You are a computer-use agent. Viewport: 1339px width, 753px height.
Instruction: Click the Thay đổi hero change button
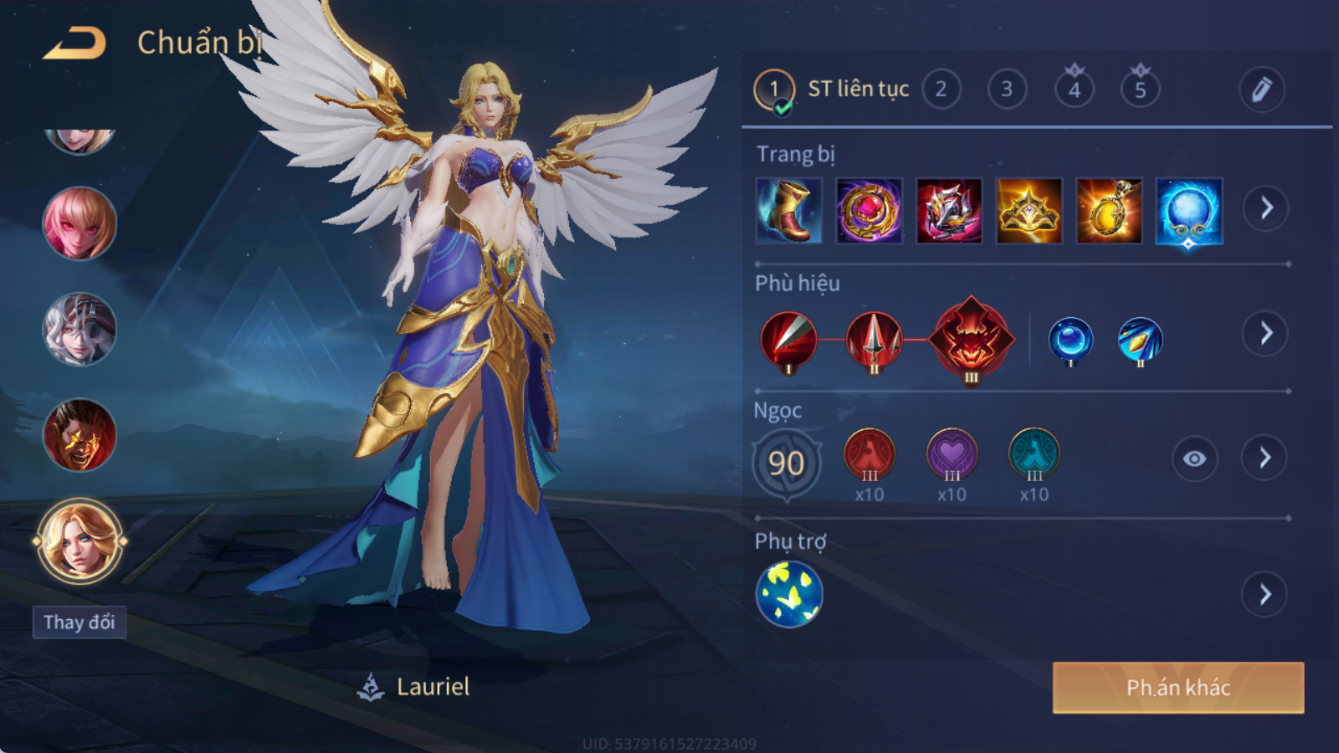pyautogui.click(x=79, y=622)
